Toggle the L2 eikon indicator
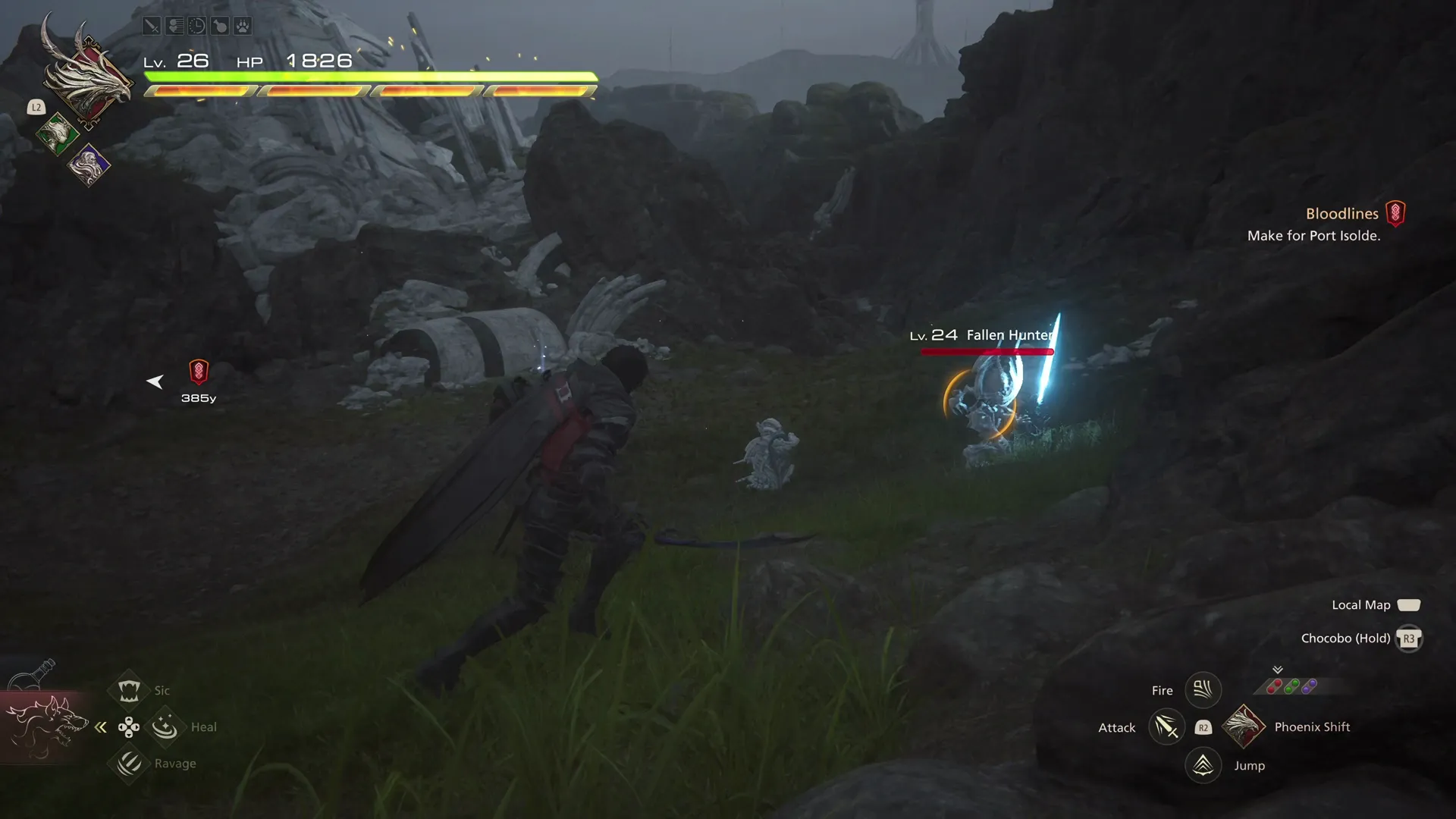Viewport: 1456px width, 819px height. click(x=36, y=108)
